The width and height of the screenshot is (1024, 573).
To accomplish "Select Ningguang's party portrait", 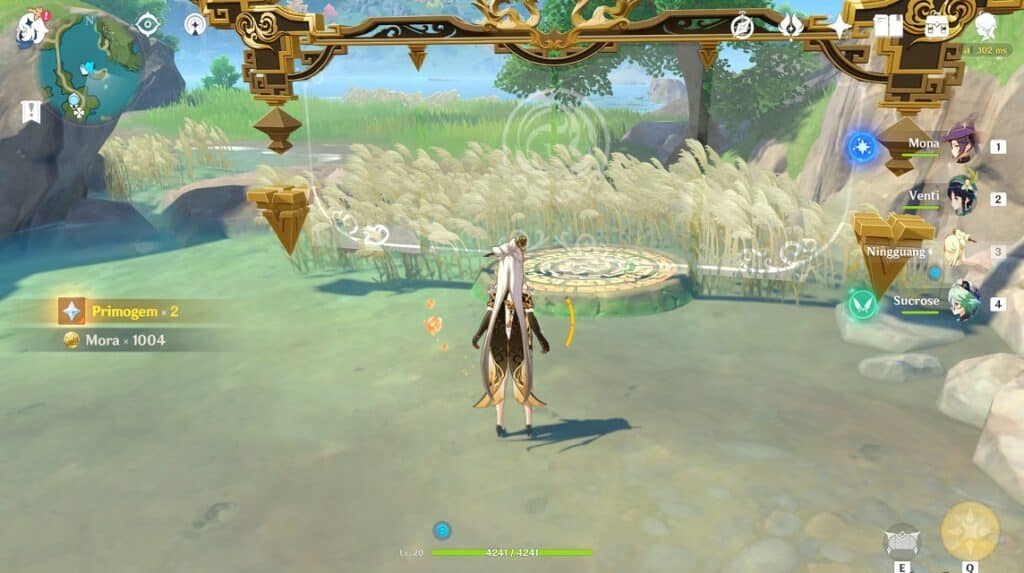I will click(960, 250).
